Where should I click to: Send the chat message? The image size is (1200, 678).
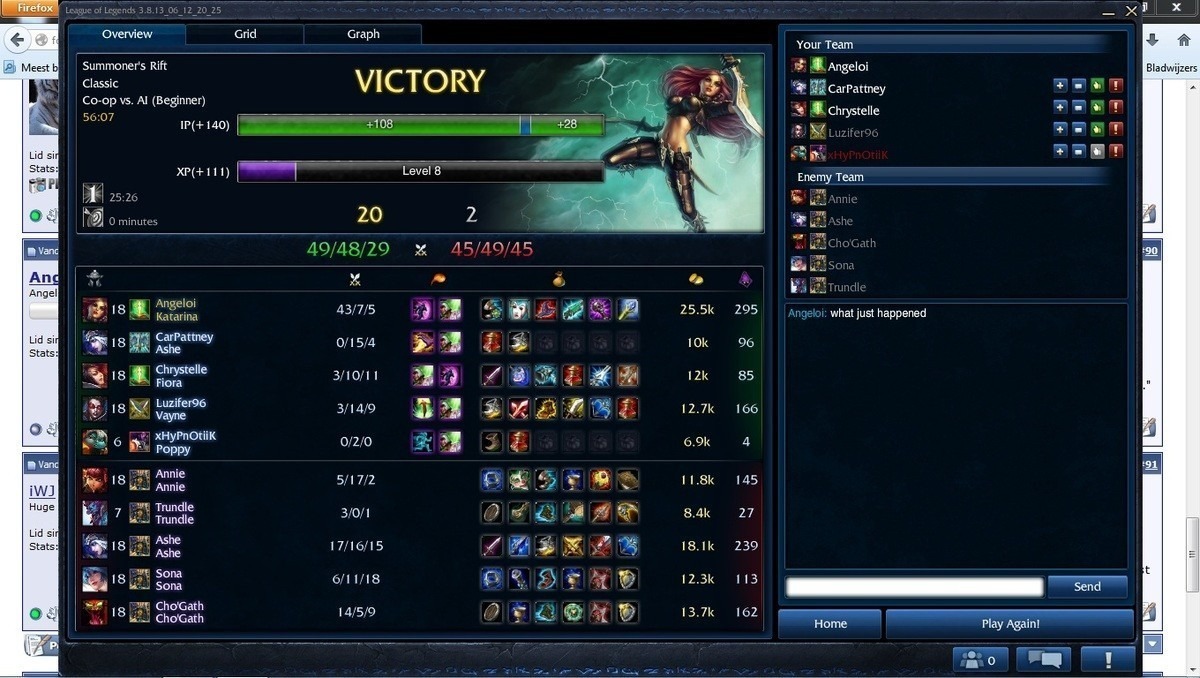(1087, 587)
